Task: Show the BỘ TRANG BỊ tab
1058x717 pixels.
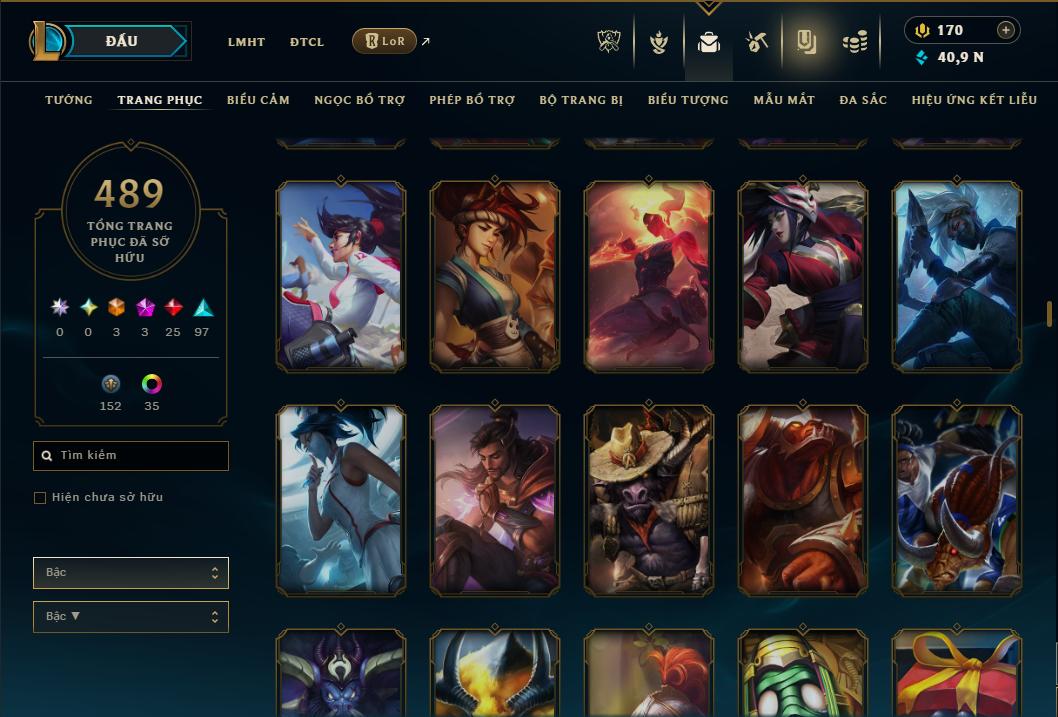Action: pyautogui.click(x=581, y=100)
